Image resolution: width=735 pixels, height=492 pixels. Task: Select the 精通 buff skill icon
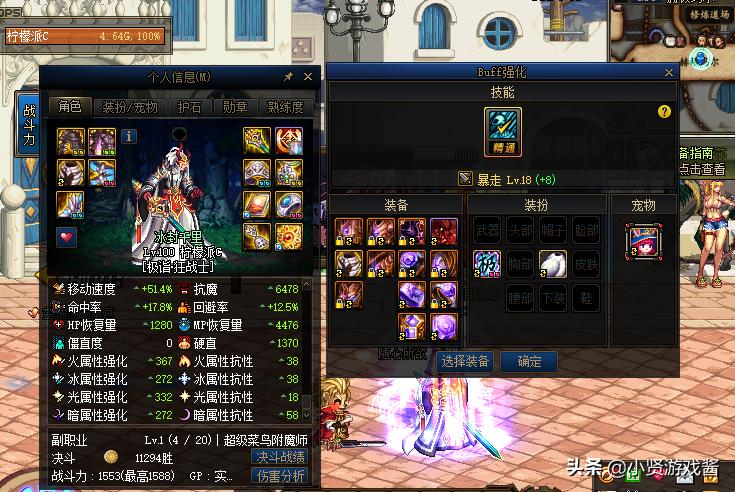click(x=503, y=131)
